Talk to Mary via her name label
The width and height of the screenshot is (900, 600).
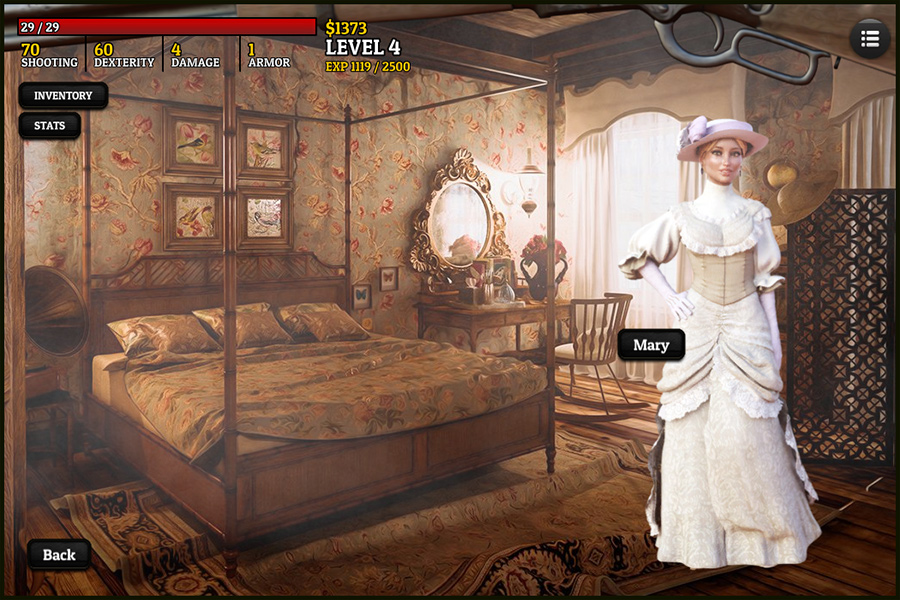click(x=651, y=345)
